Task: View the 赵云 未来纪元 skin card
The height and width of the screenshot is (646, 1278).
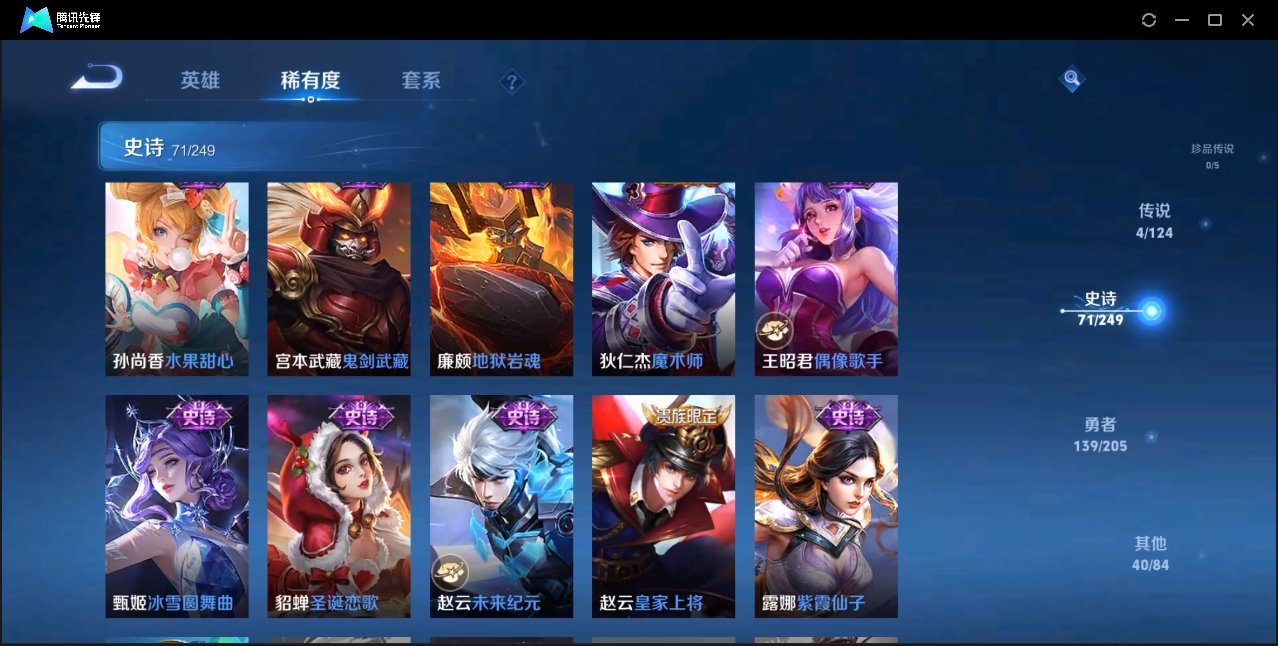Action: pos(501,506)
